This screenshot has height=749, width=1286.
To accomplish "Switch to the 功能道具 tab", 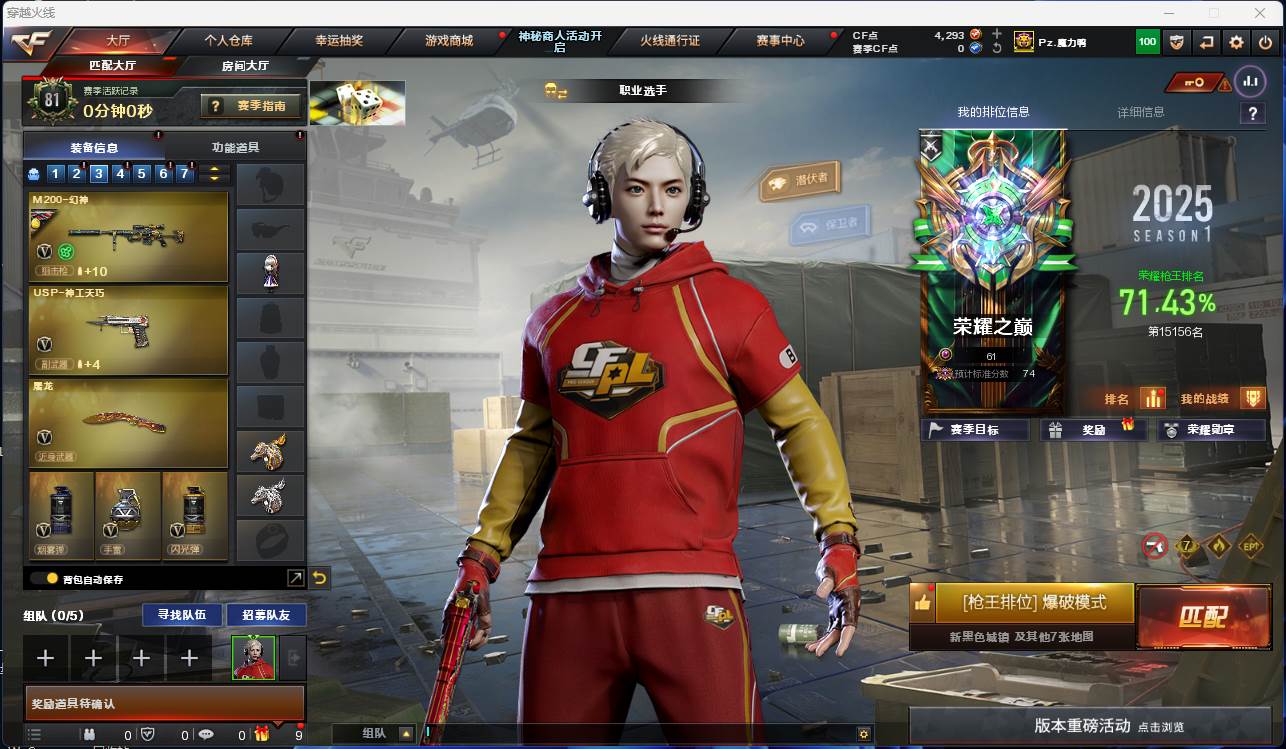I will click(235, 147).
